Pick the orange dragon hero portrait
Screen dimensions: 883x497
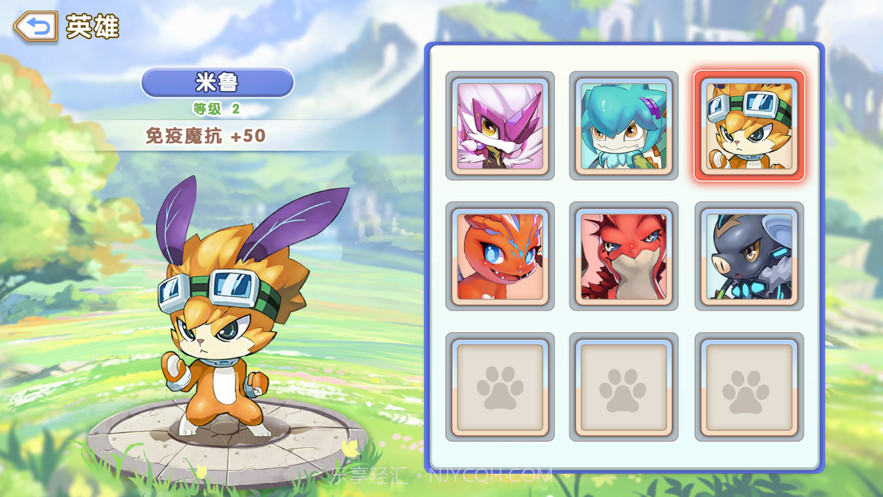500,256
